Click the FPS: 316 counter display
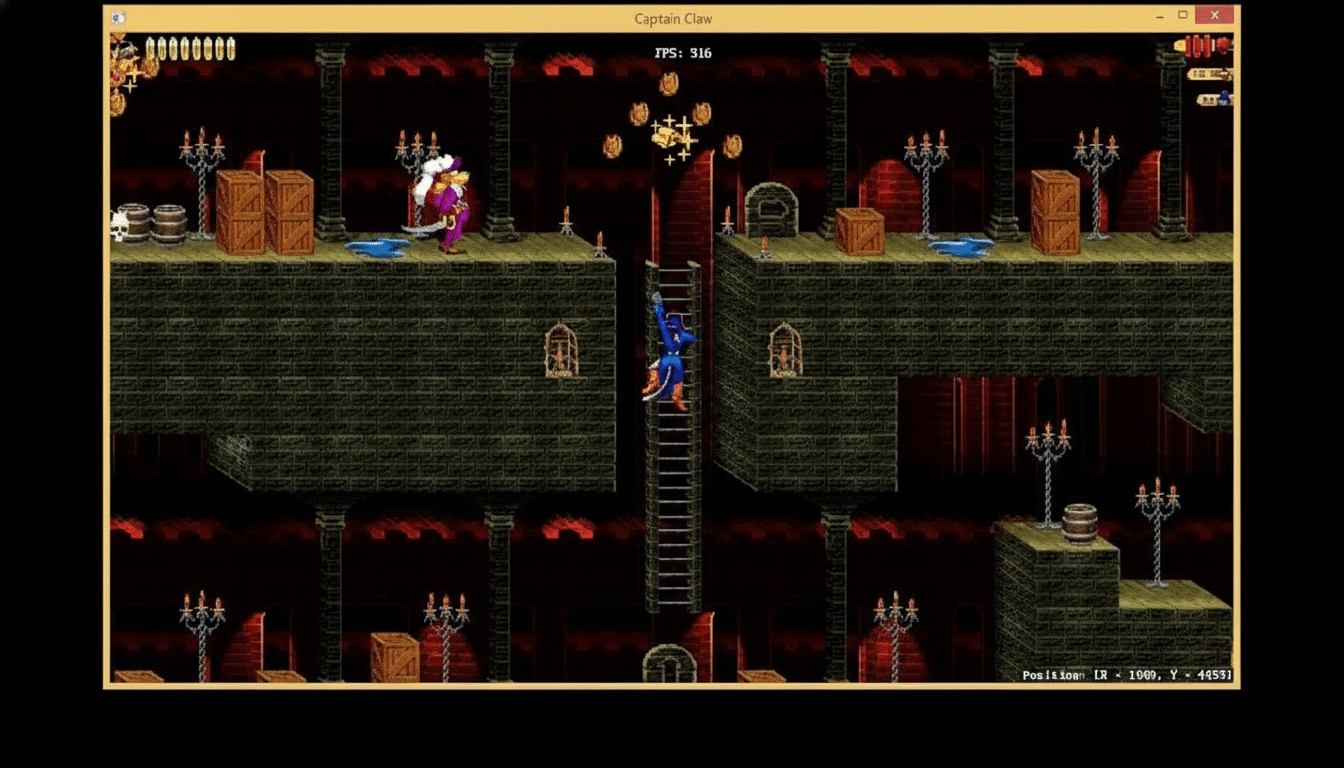The height and width of the screenshot is (768, 1344). pos(685,53)
